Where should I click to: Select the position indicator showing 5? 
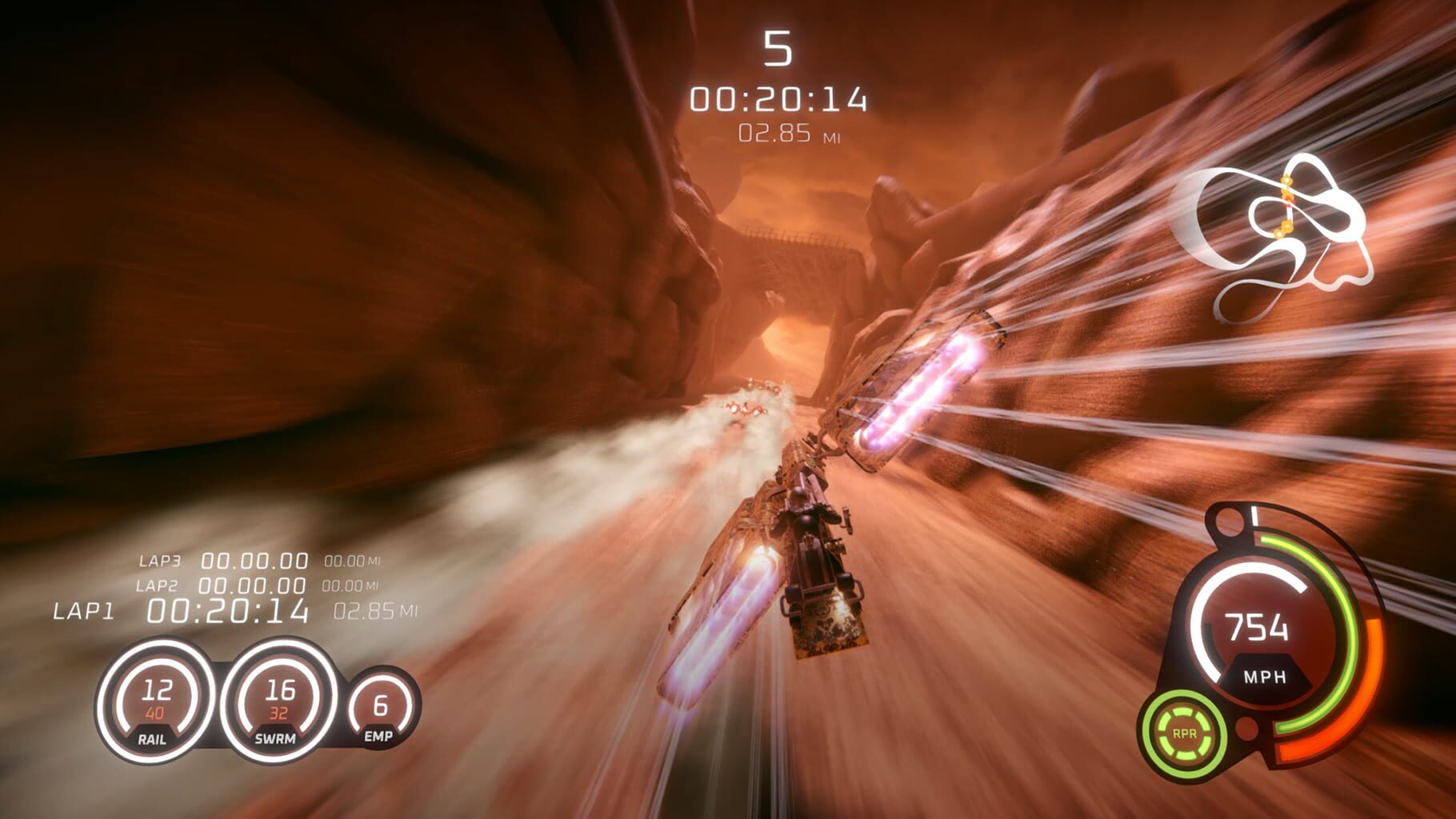coord(777,50)
